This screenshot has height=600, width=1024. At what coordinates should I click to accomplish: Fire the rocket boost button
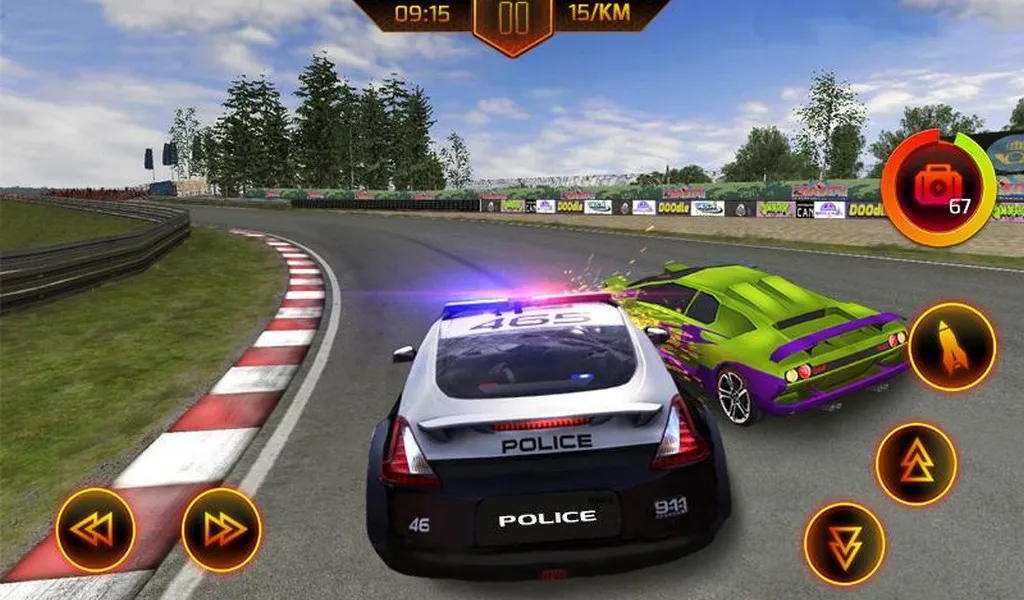click(952, 347)
